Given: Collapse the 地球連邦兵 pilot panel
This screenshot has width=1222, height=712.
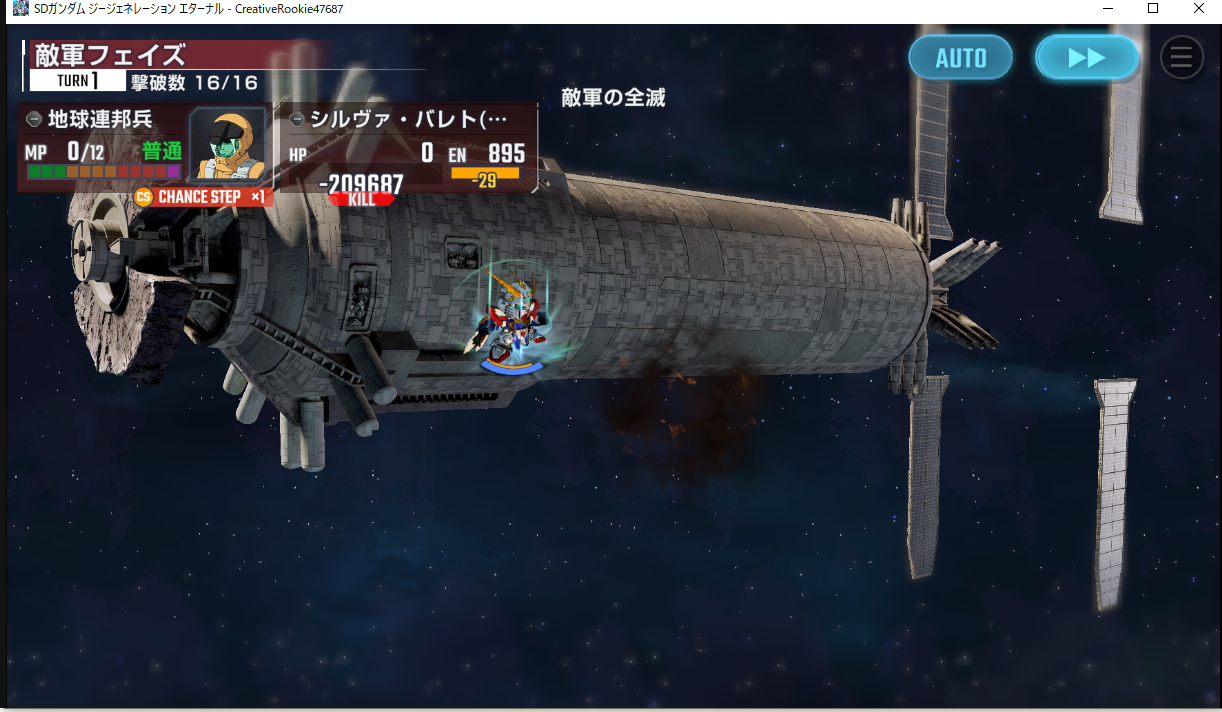Looking at the screenshot, I should [34, 119].
